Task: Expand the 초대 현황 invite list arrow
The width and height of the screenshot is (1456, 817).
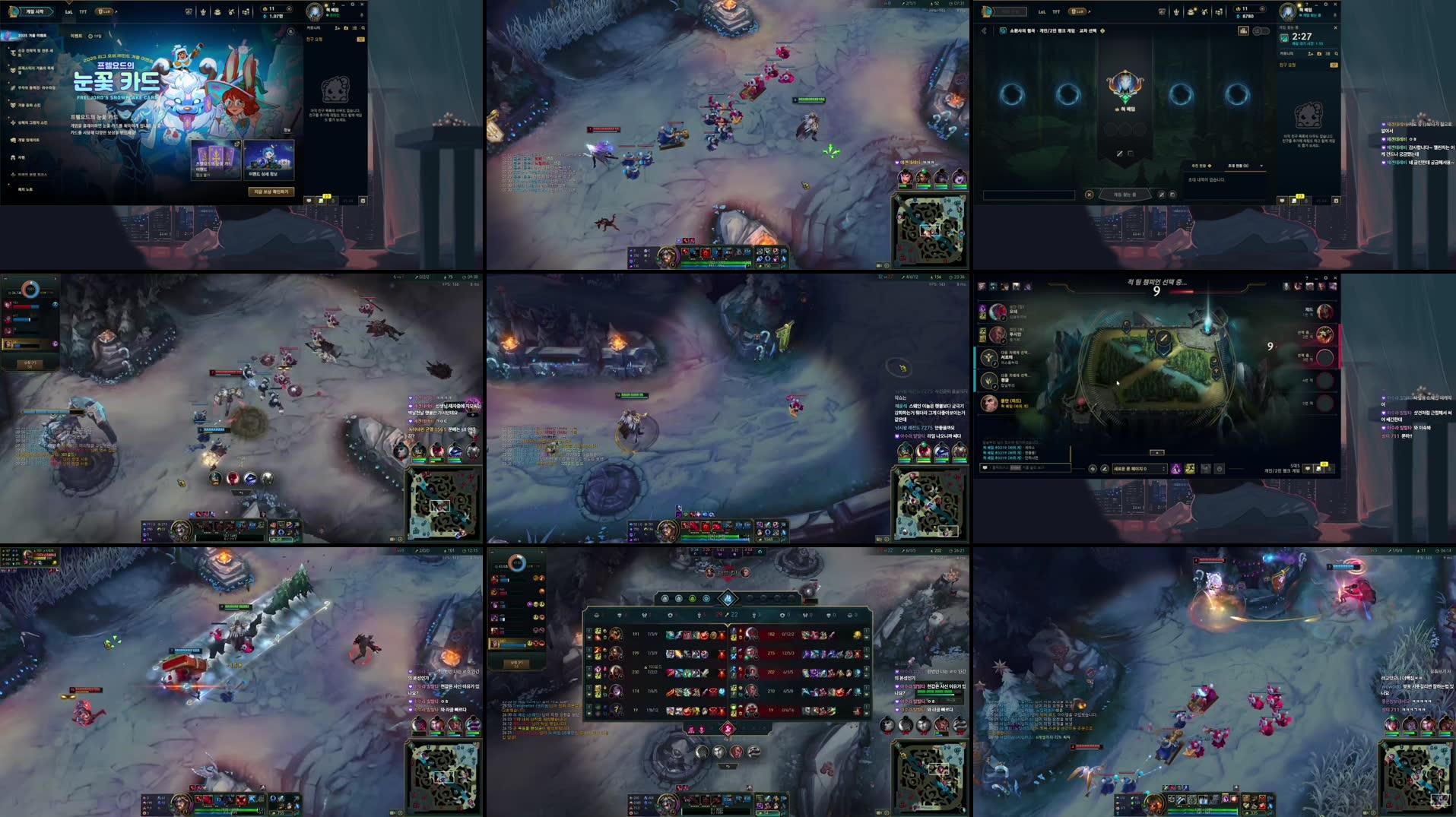Action: pyautogui.click(x=1261, y=165)
